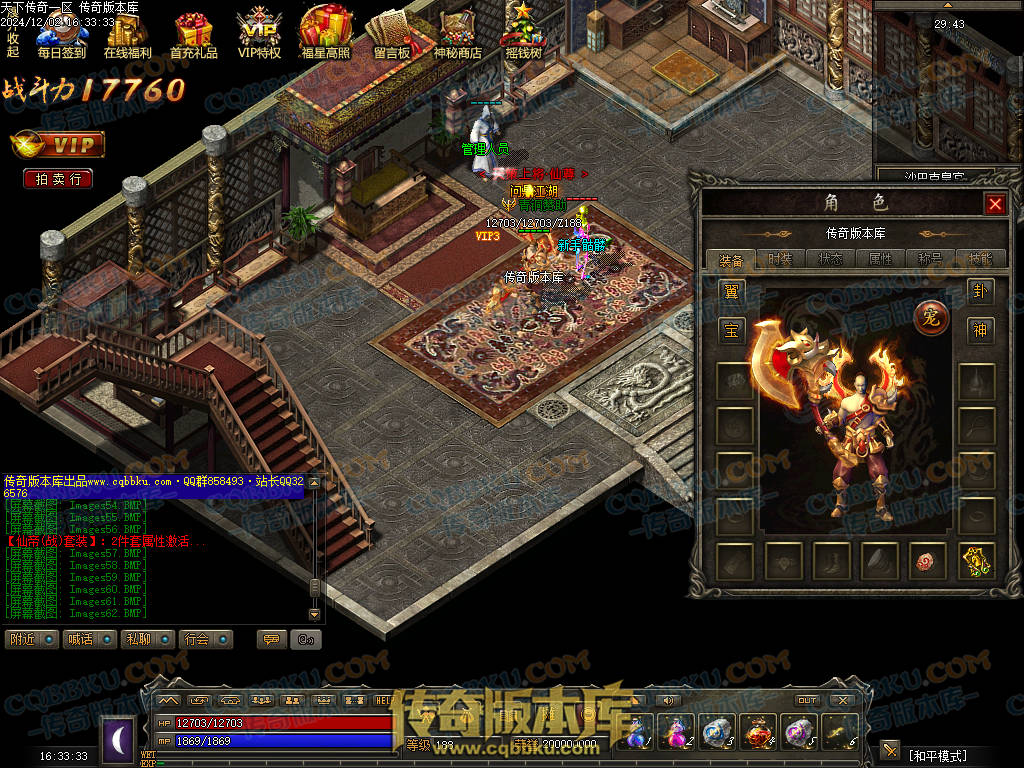
Task: Open the 属性 attributes tab
Action: (880, 259)
